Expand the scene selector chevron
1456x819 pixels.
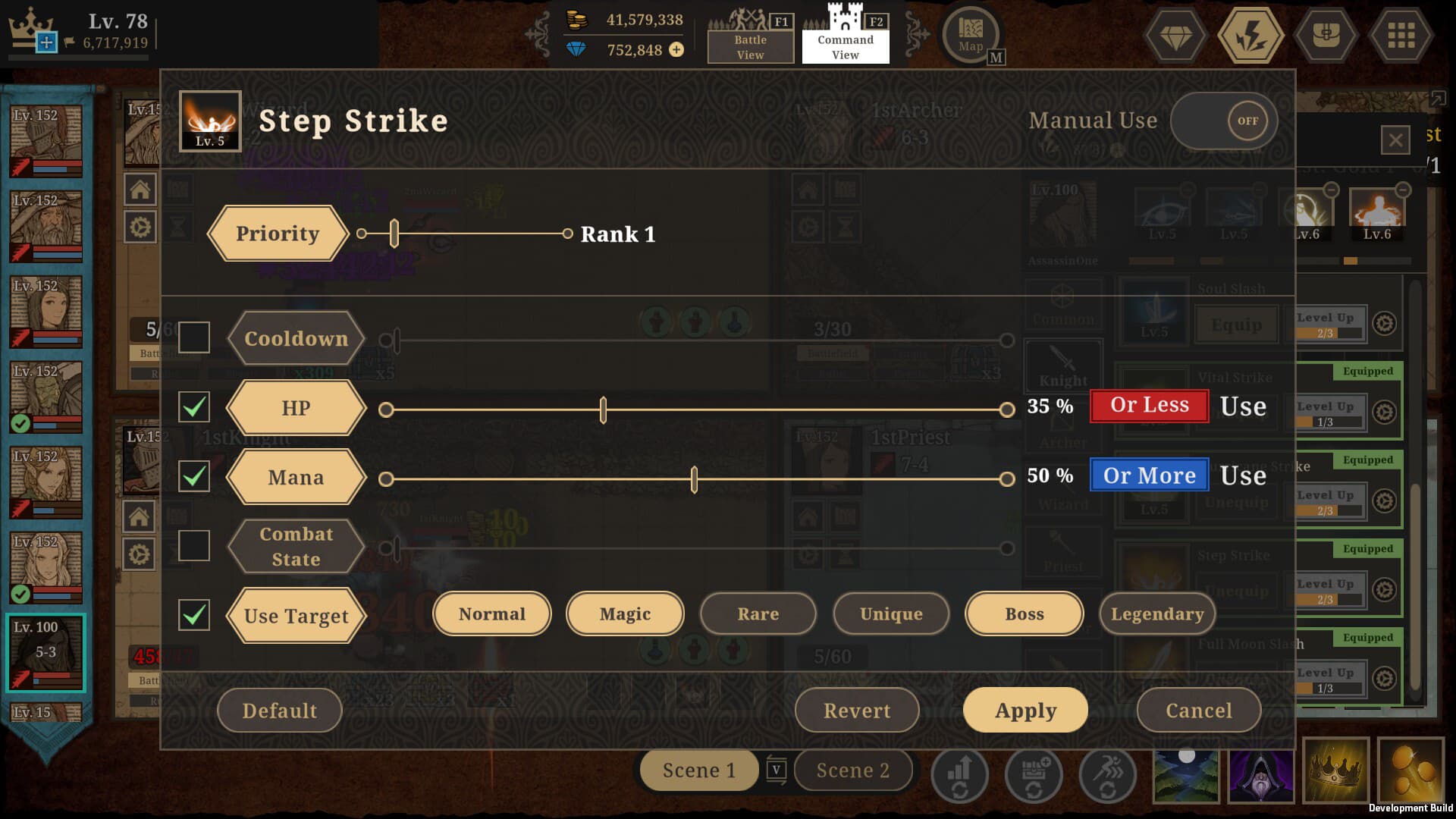point(776,770)
